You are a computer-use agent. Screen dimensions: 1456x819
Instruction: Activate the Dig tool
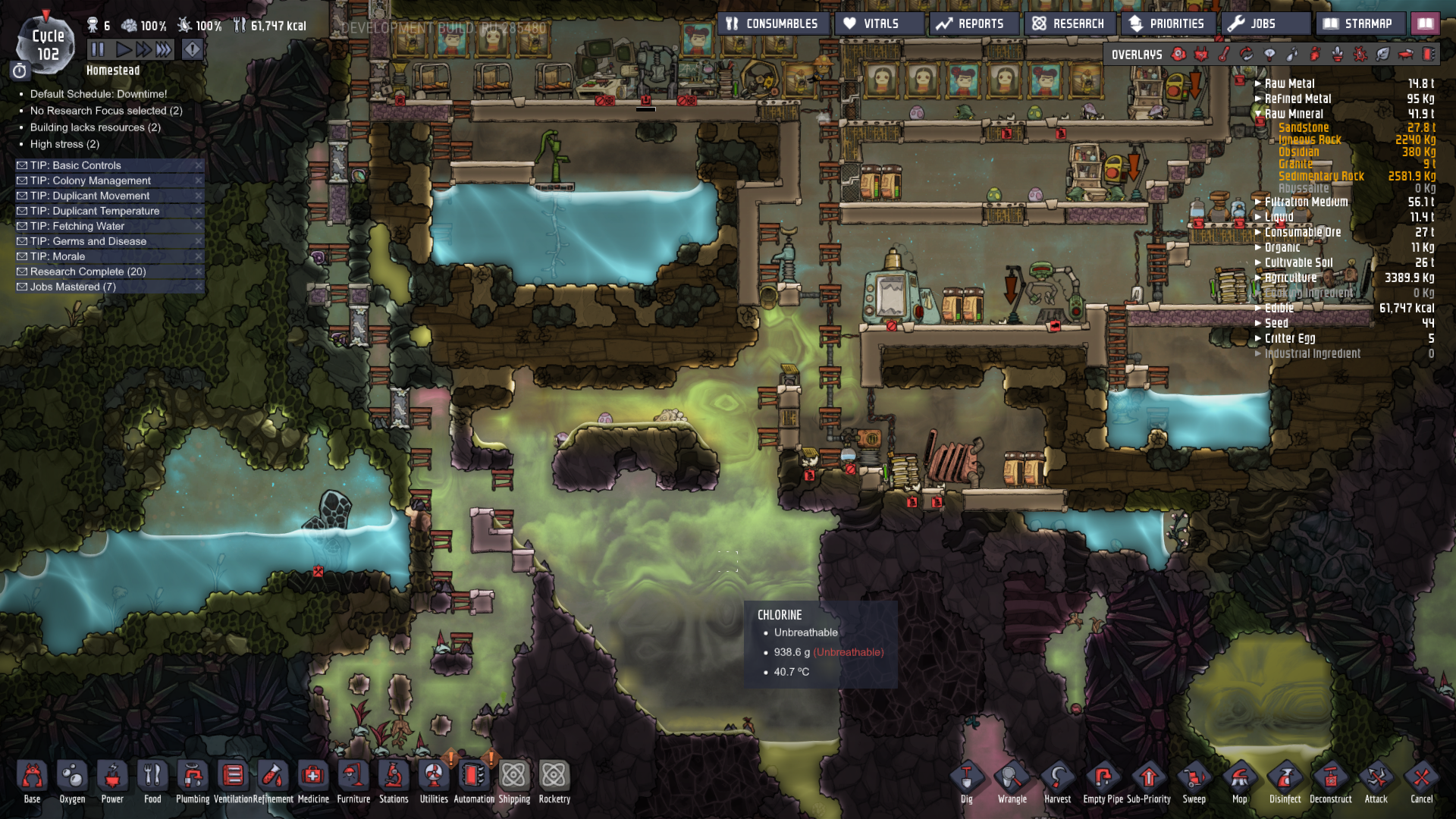point(966,781)
